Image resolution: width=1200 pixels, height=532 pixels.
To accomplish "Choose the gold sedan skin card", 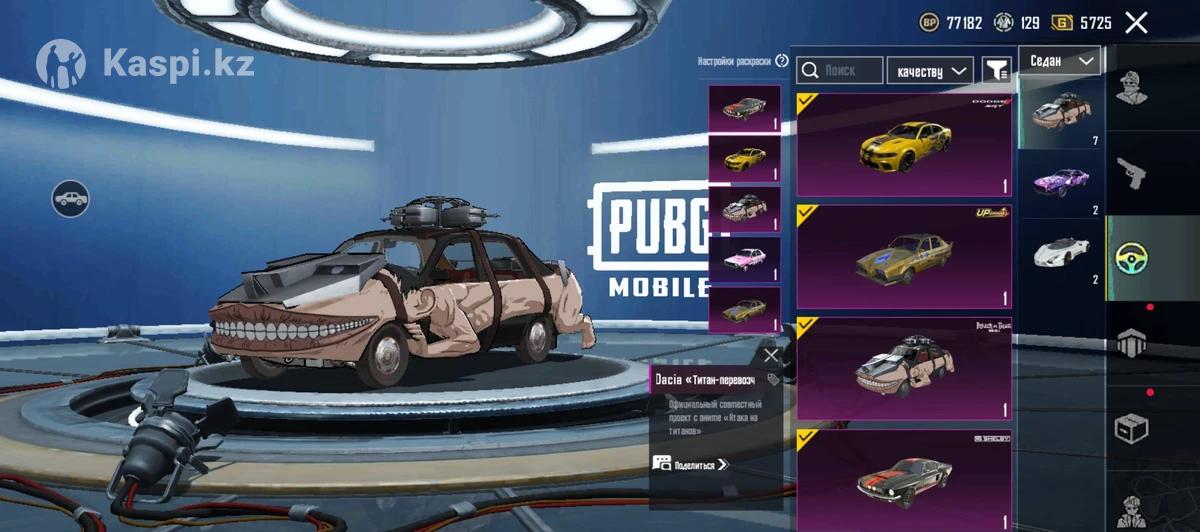I will pyautogui.click(x=904, y=258).
